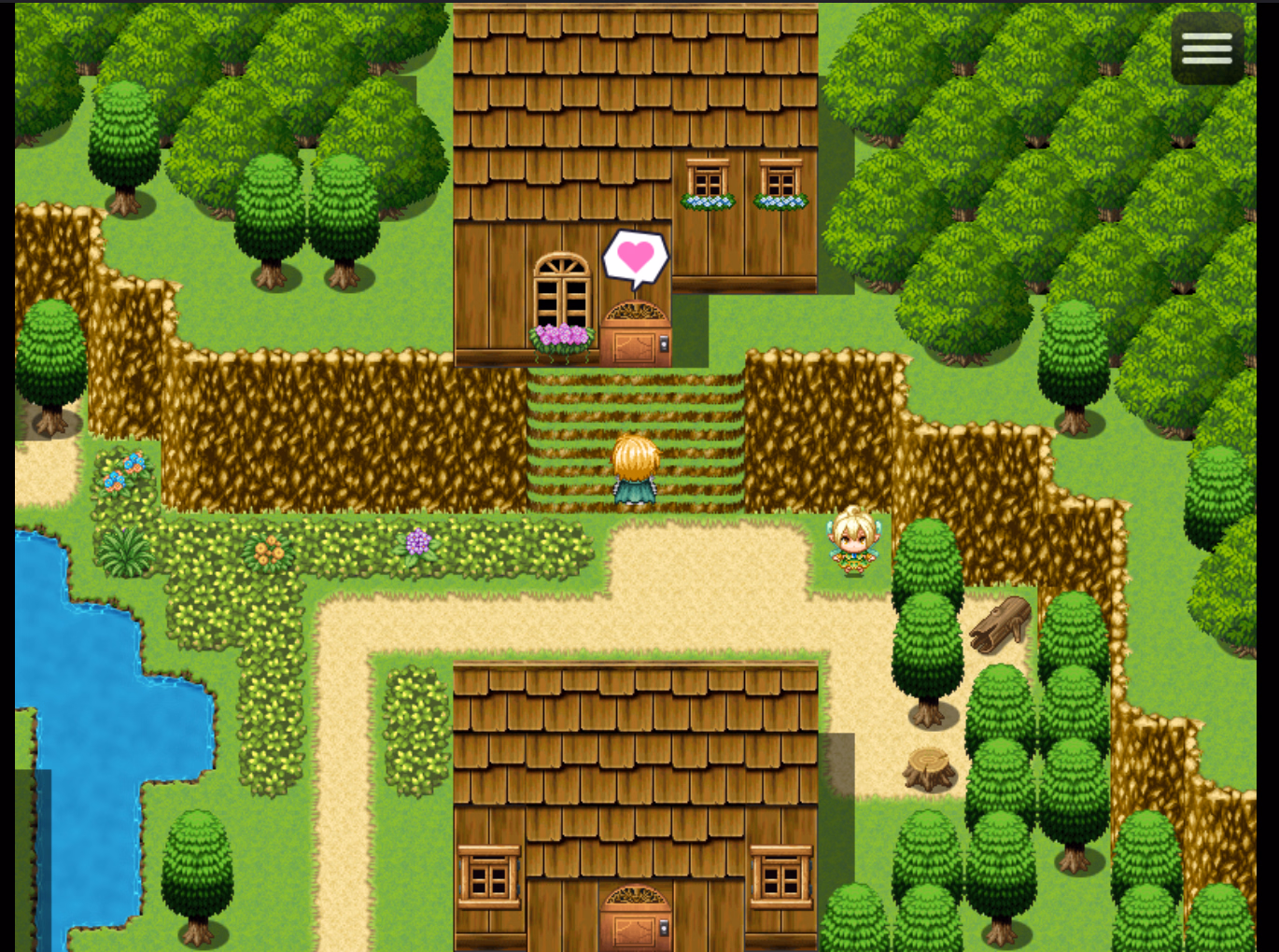Select the fallen log beside the path
The height and width of the screenshot is (952, 1279).
pos(999,623)
